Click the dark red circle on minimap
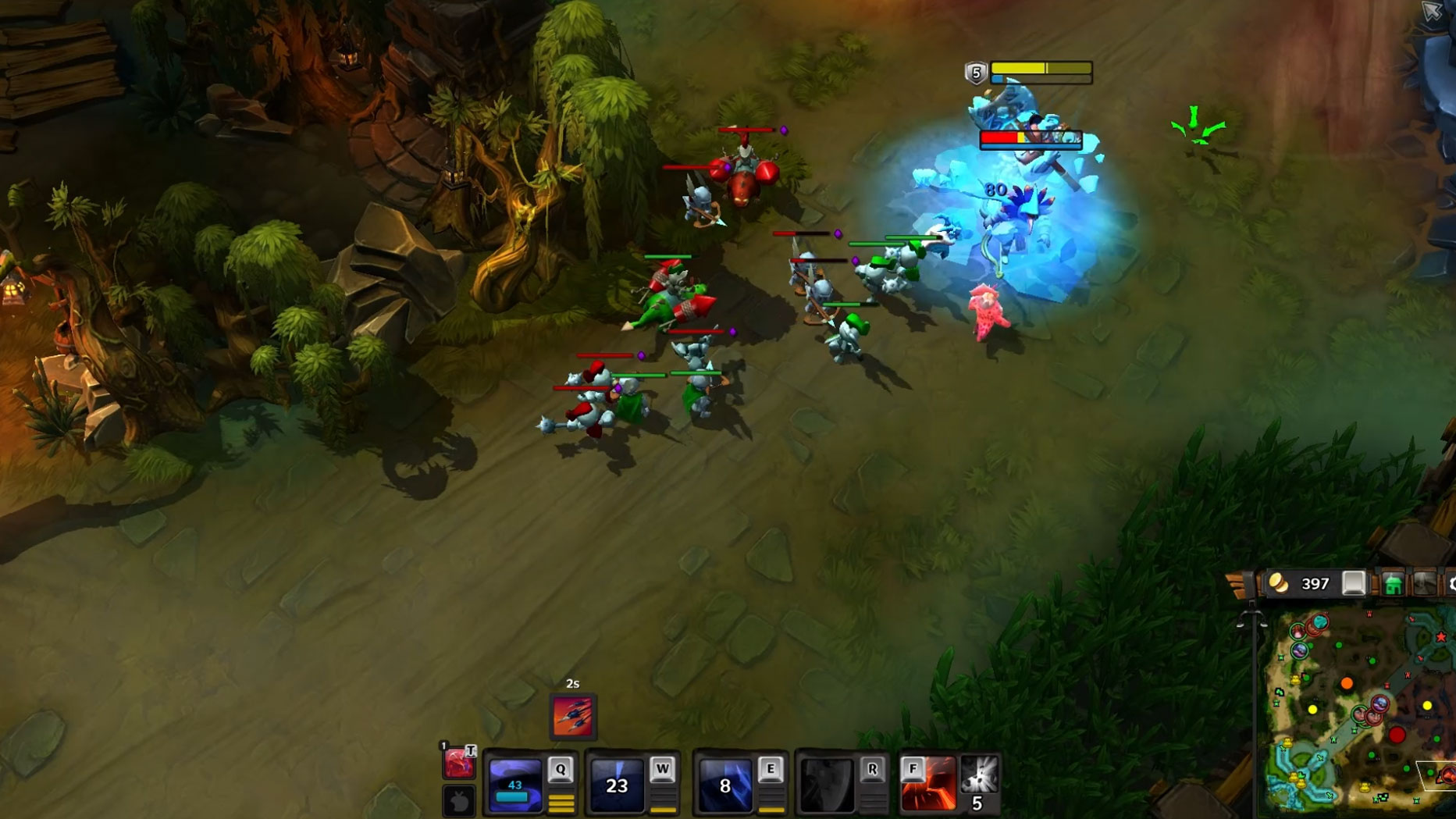 [x=1397, y=735]
